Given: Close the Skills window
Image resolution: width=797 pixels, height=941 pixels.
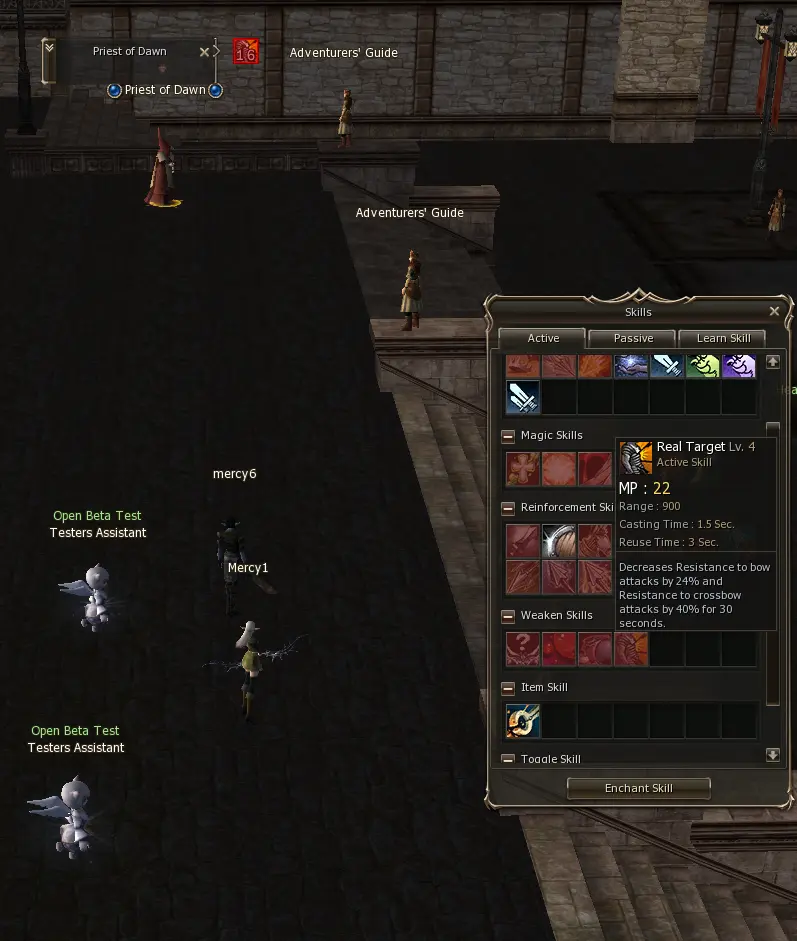Looking at the screenshot, I should click(774, 311).
